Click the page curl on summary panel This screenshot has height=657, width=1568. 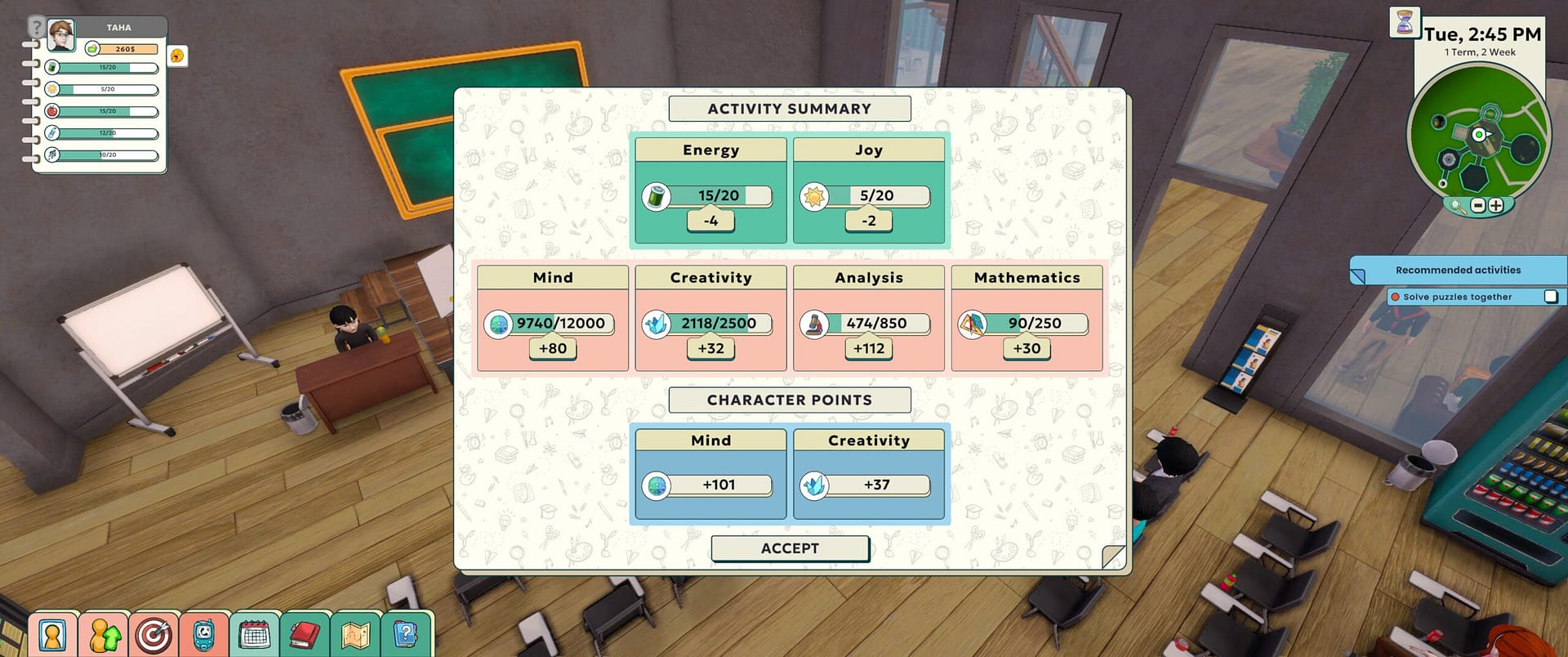(x=1113, y=557)
